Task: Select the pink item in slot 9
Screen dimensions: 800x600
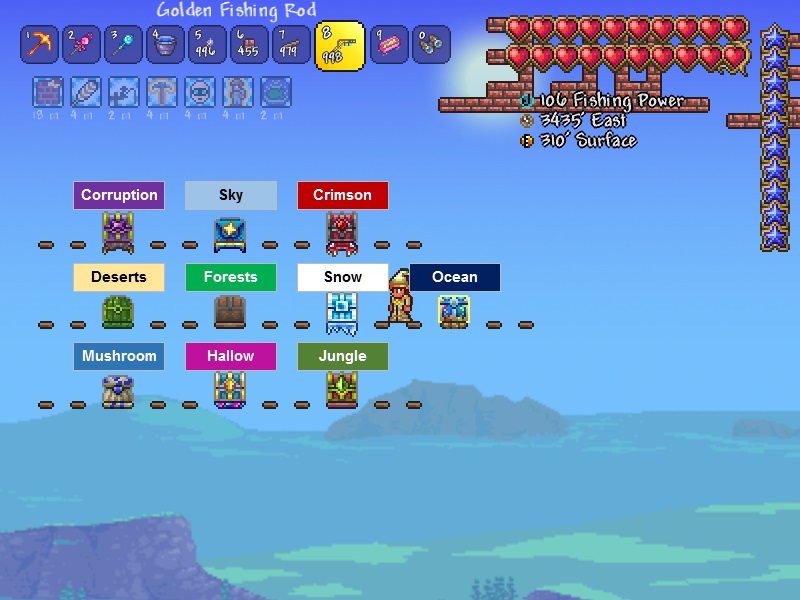Action: point(389,45)
